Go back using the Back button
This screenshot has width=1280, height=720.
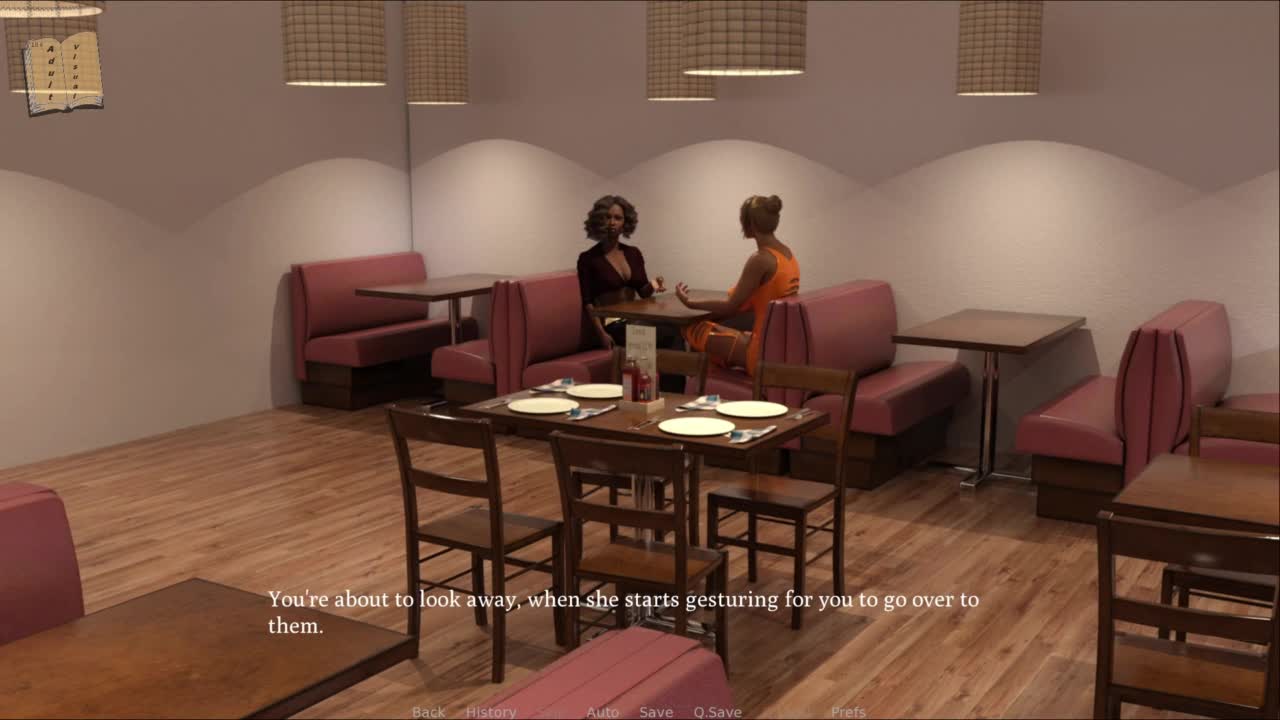pos(428,712)
